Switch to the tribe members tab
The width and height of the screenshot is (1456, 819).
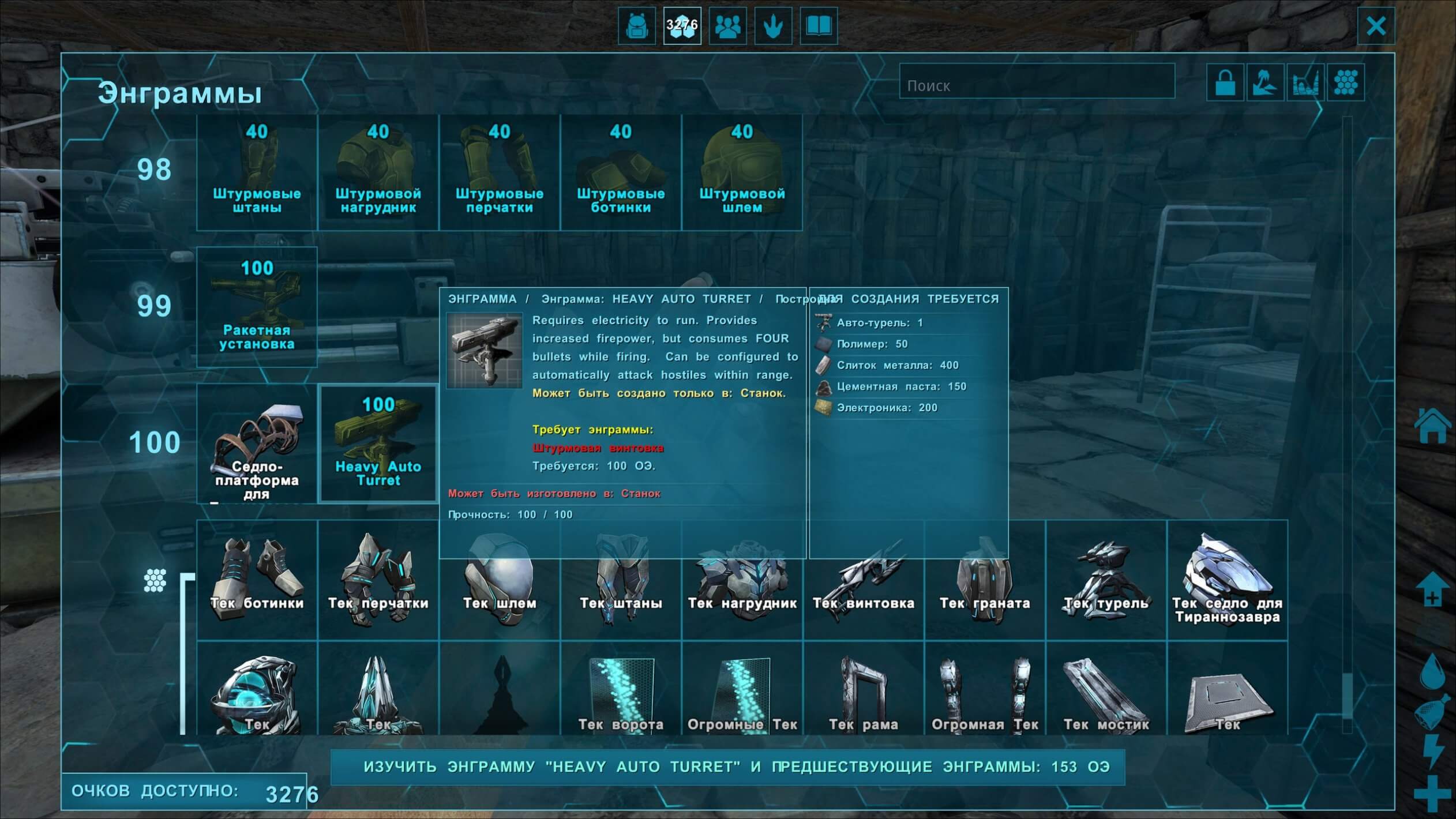tap(727, 26)
